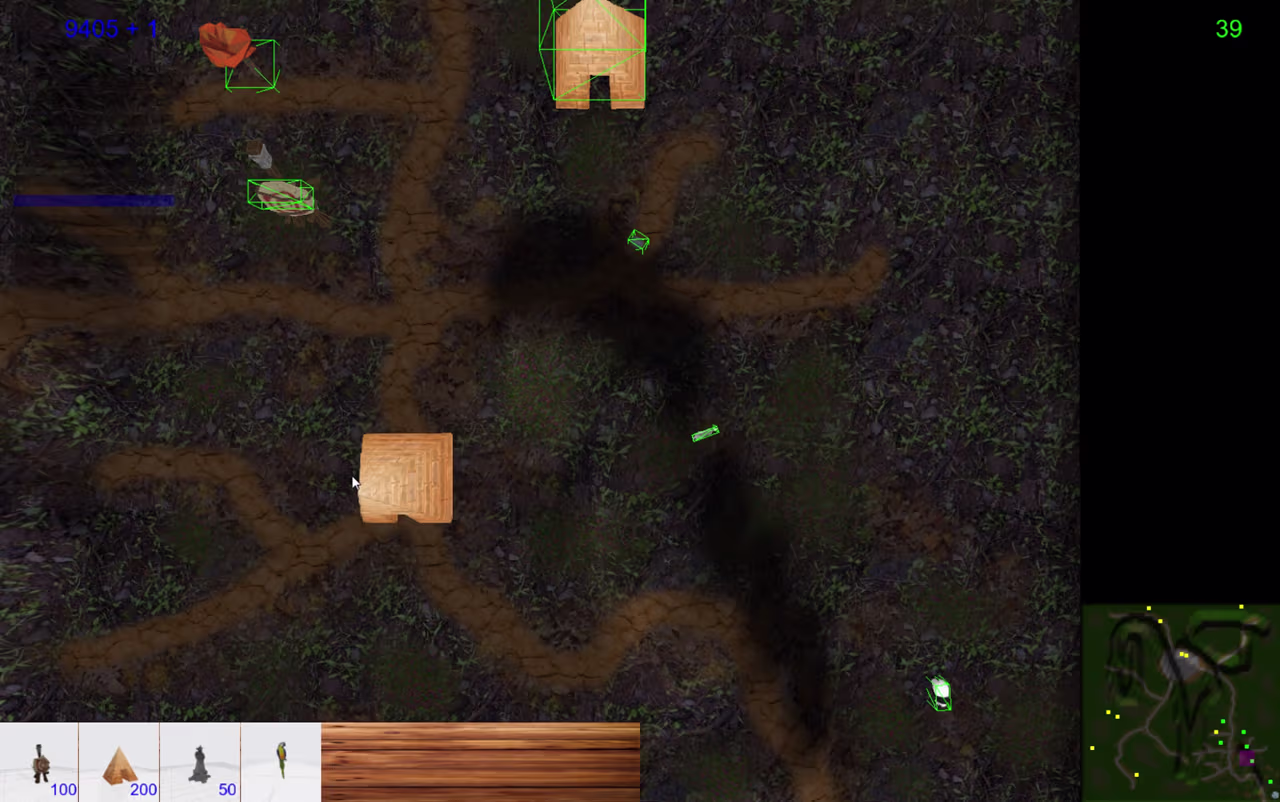Image resolution: width=1280 pixels, height=802 pixels.
Task: Click the purple square on the minimap
Action: coord(1245,760)
